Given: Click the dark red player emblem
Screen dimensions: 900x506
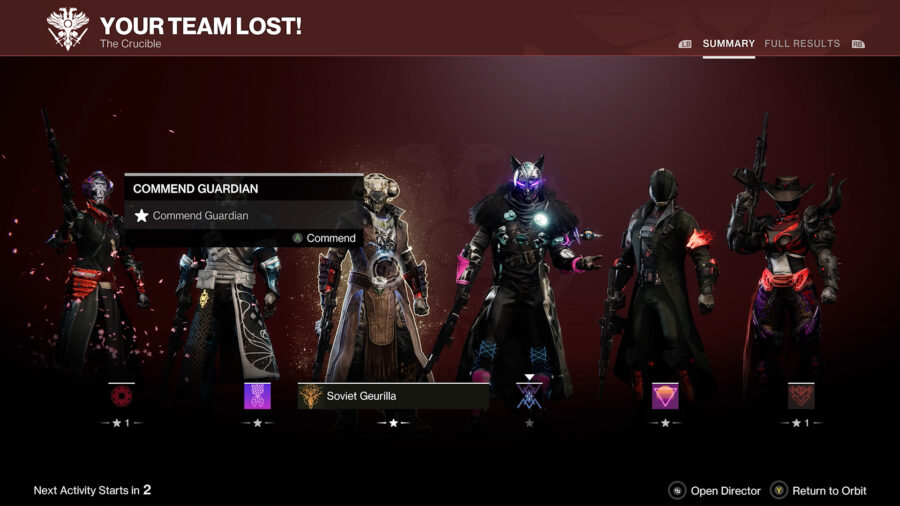Looking at the screenshot, I should tap(801, 396).
